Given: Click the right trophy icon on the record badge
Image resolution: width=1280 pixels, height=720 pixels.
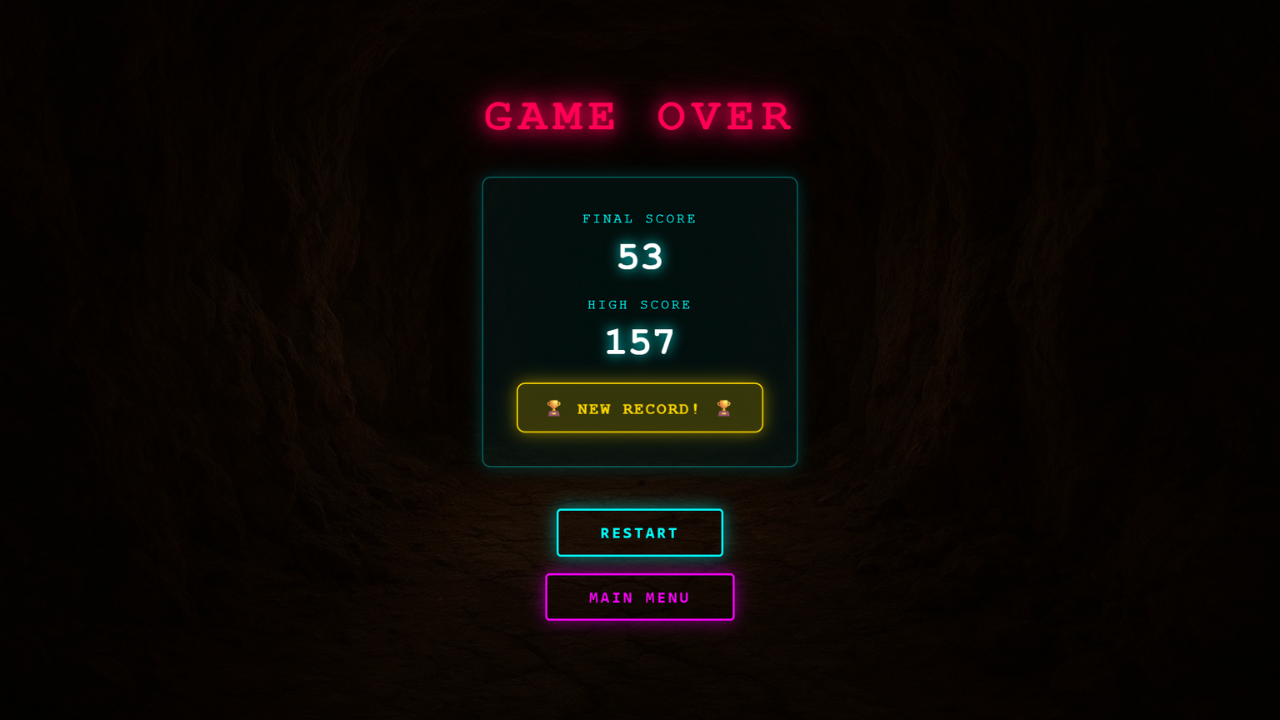Looking at the screenshot, I should coord(725,408).
